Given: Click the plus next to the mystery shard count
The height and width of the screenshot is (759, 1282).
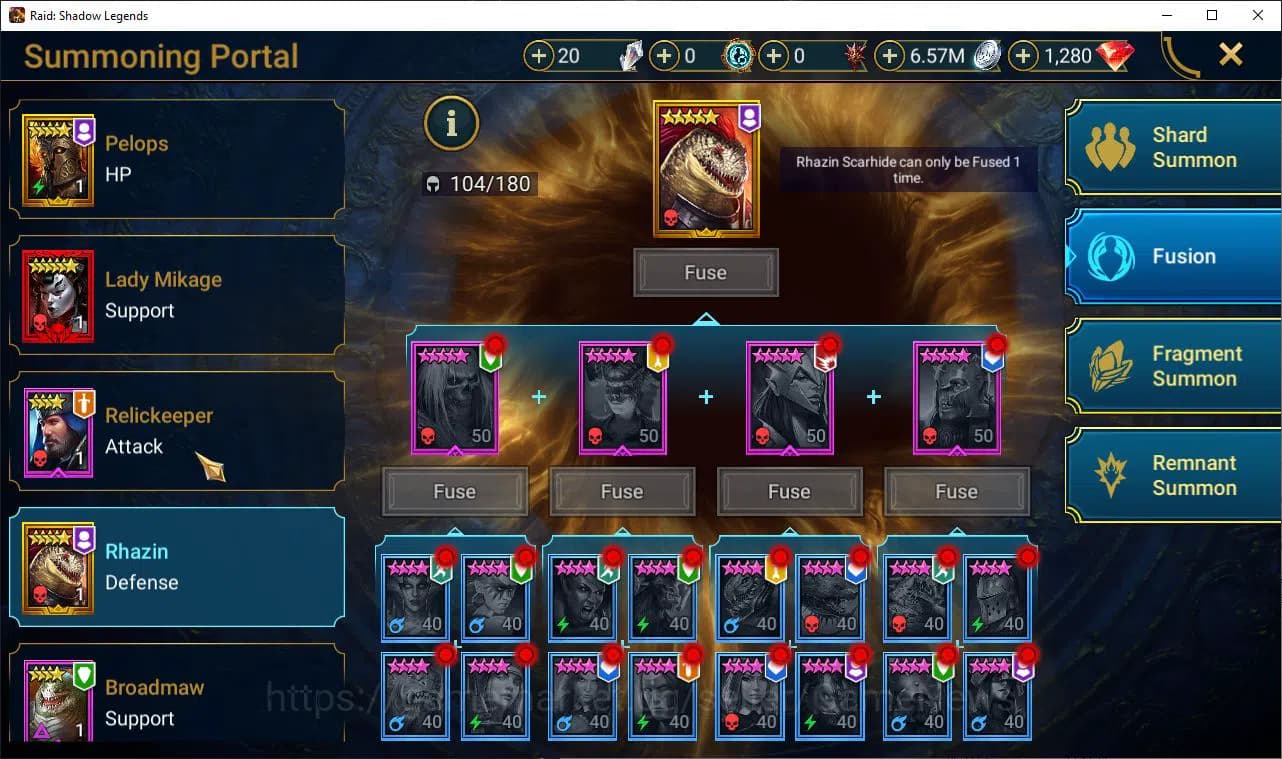Looking at the screenshot, I should (541, 56).
